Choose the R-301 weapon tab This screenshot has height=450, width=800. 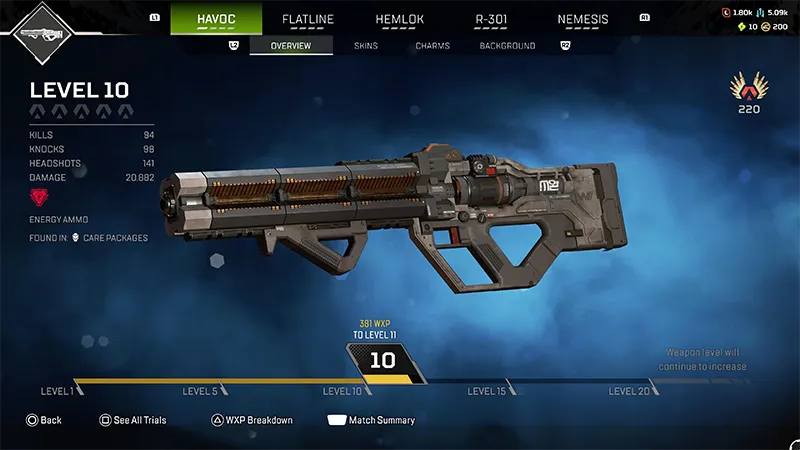[490, 19]
